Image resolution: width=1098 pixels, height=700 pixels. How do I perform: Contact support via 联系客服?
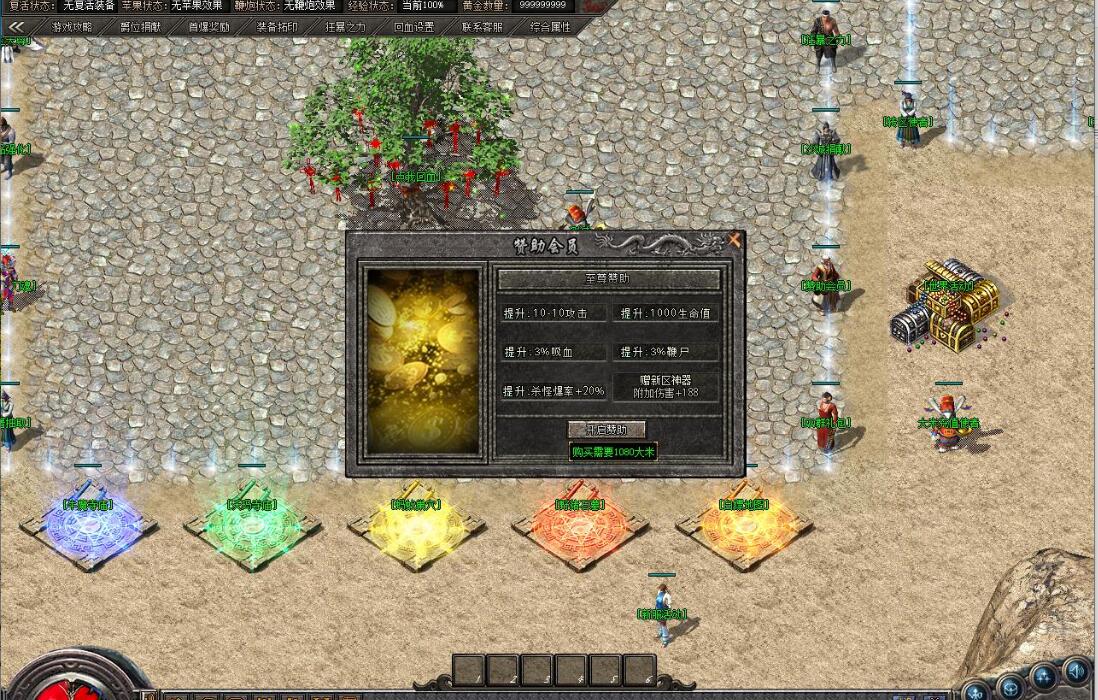click(482, 27)
